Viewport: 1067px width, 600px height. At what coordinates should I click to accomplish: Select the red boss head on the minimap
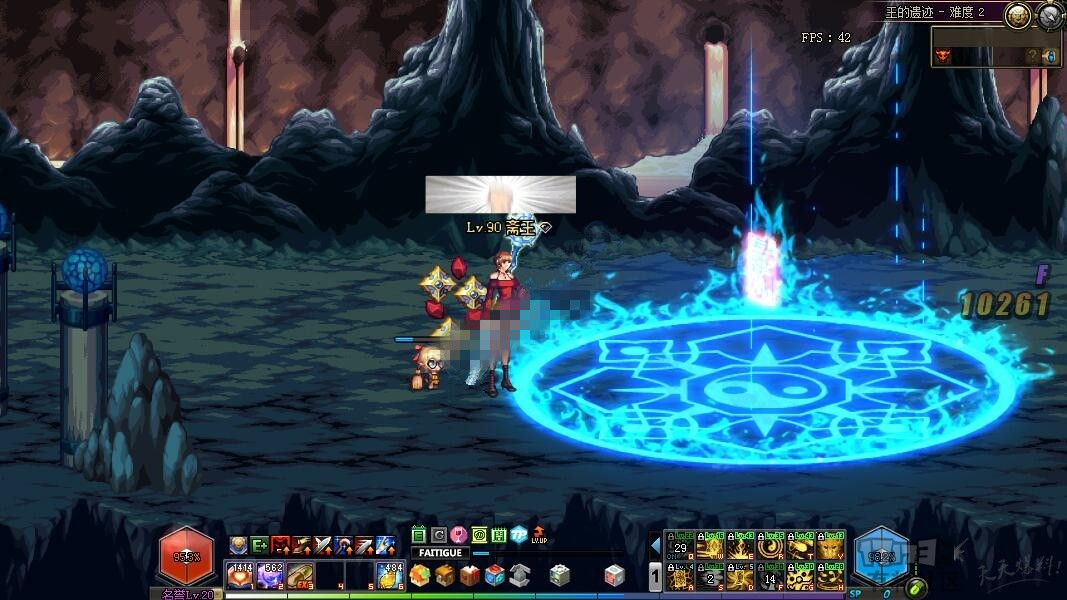coord(943,56)
